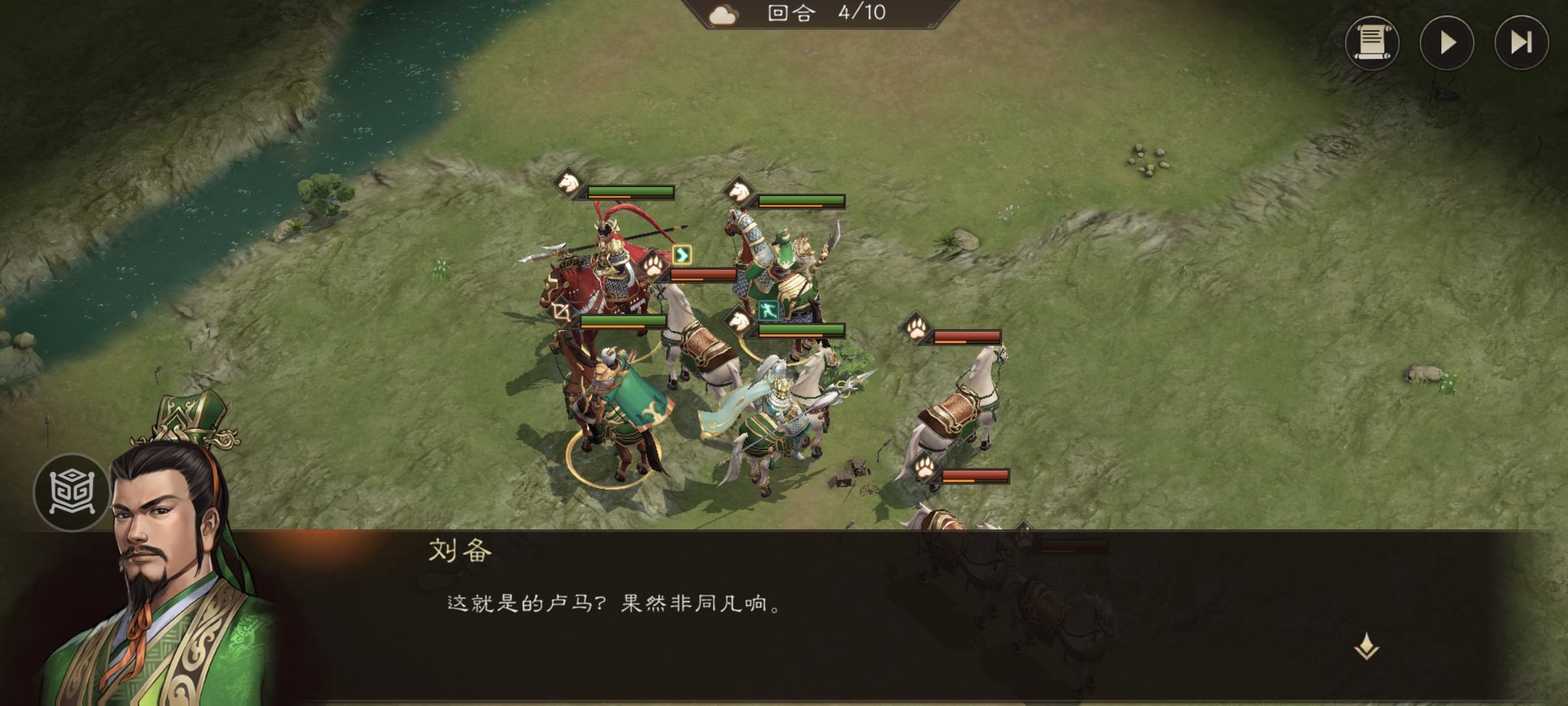The height and width of the screenshot is (706, 1568).
Task: Click the weather cloud indicator near the turn counter
Action: point(723,16)
